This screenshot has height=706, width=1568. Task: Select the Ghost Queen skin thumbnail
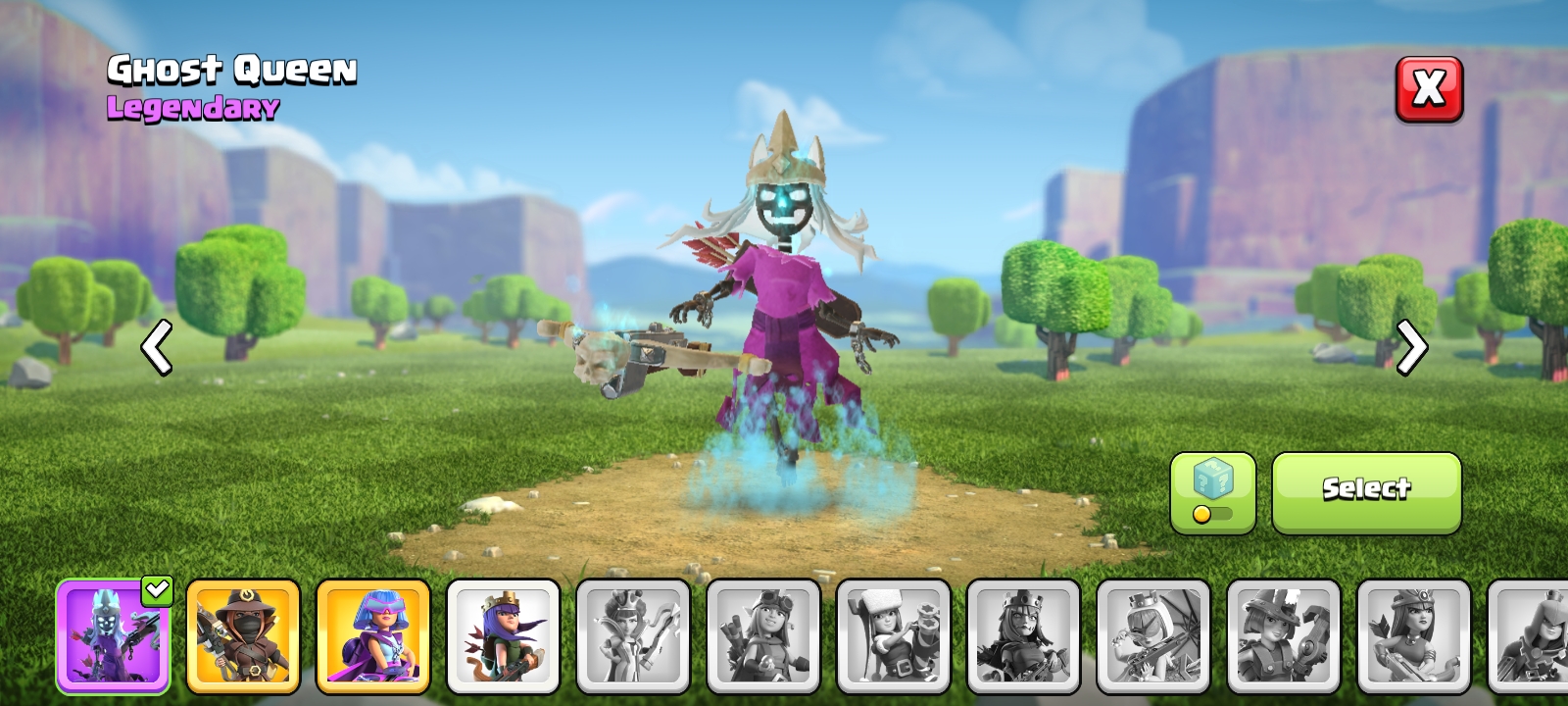tap(113, 634)
